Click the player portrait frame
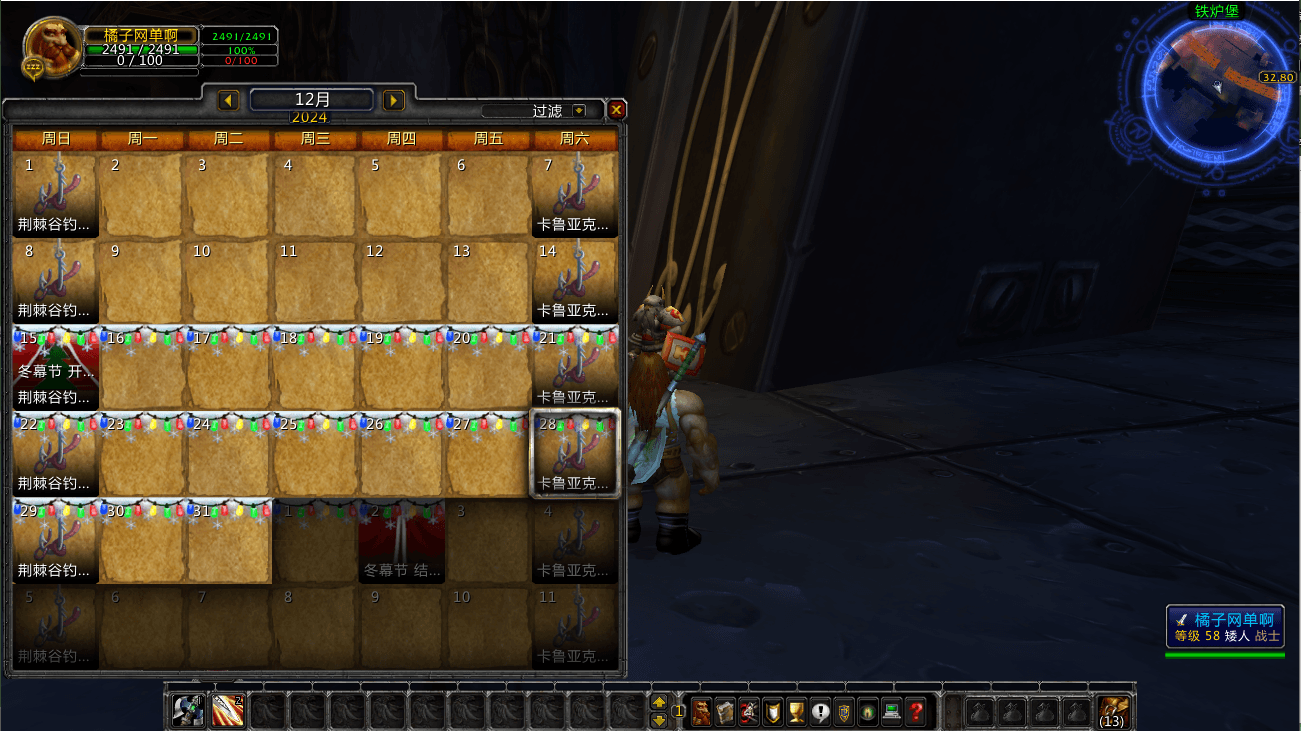Screen dimensions: 1301x731 52,45
